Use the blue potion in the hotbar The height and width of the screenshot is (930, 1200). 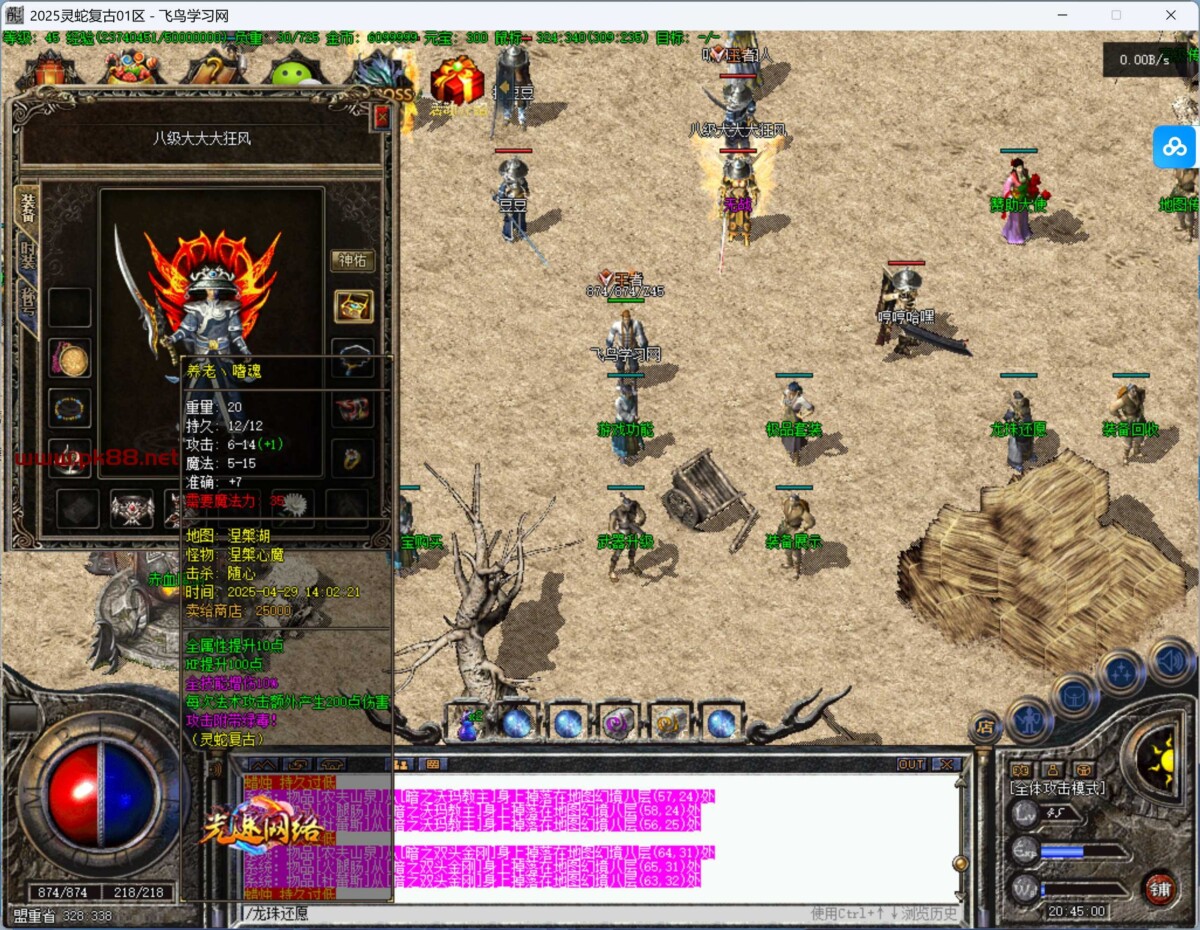[x=467, y=723]
